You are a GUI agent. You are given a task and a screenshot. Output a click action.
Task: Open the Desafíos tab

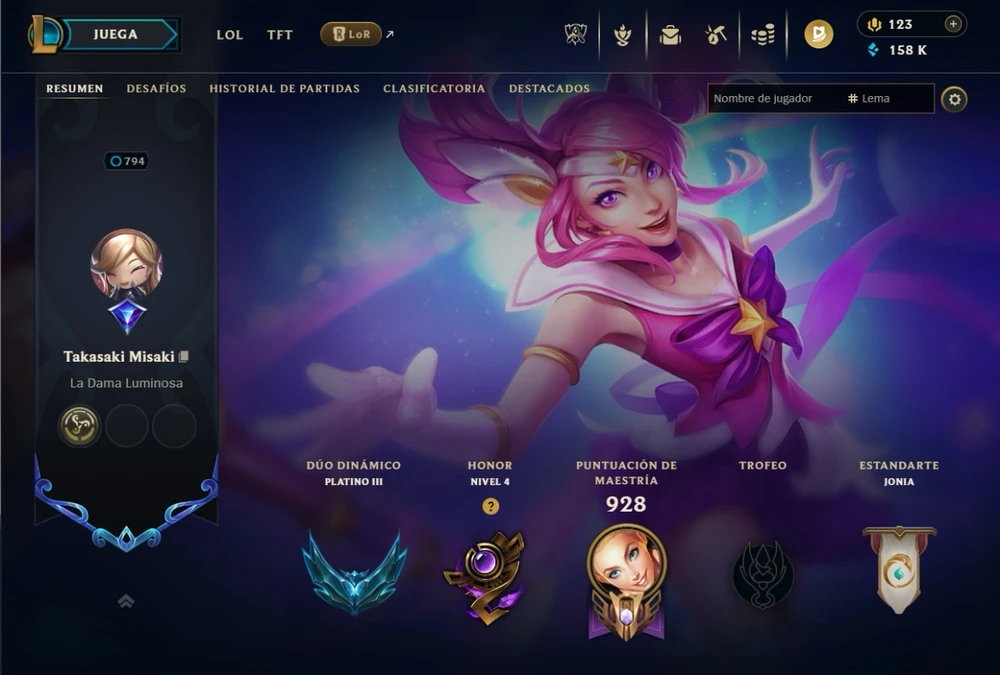click(x=156, y=89)
